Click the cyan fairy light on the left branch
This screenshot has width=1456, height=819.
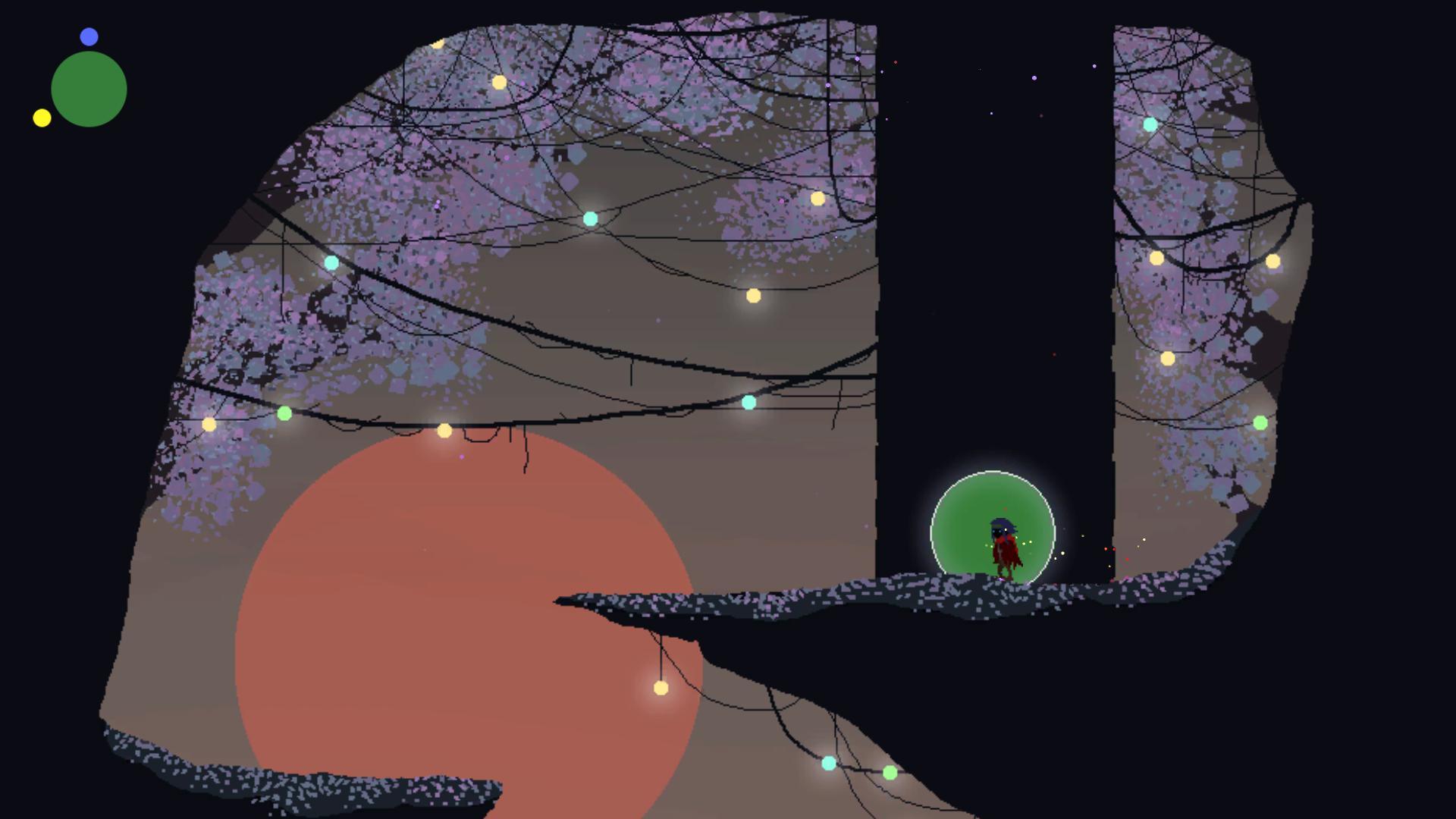pos(331,262)
